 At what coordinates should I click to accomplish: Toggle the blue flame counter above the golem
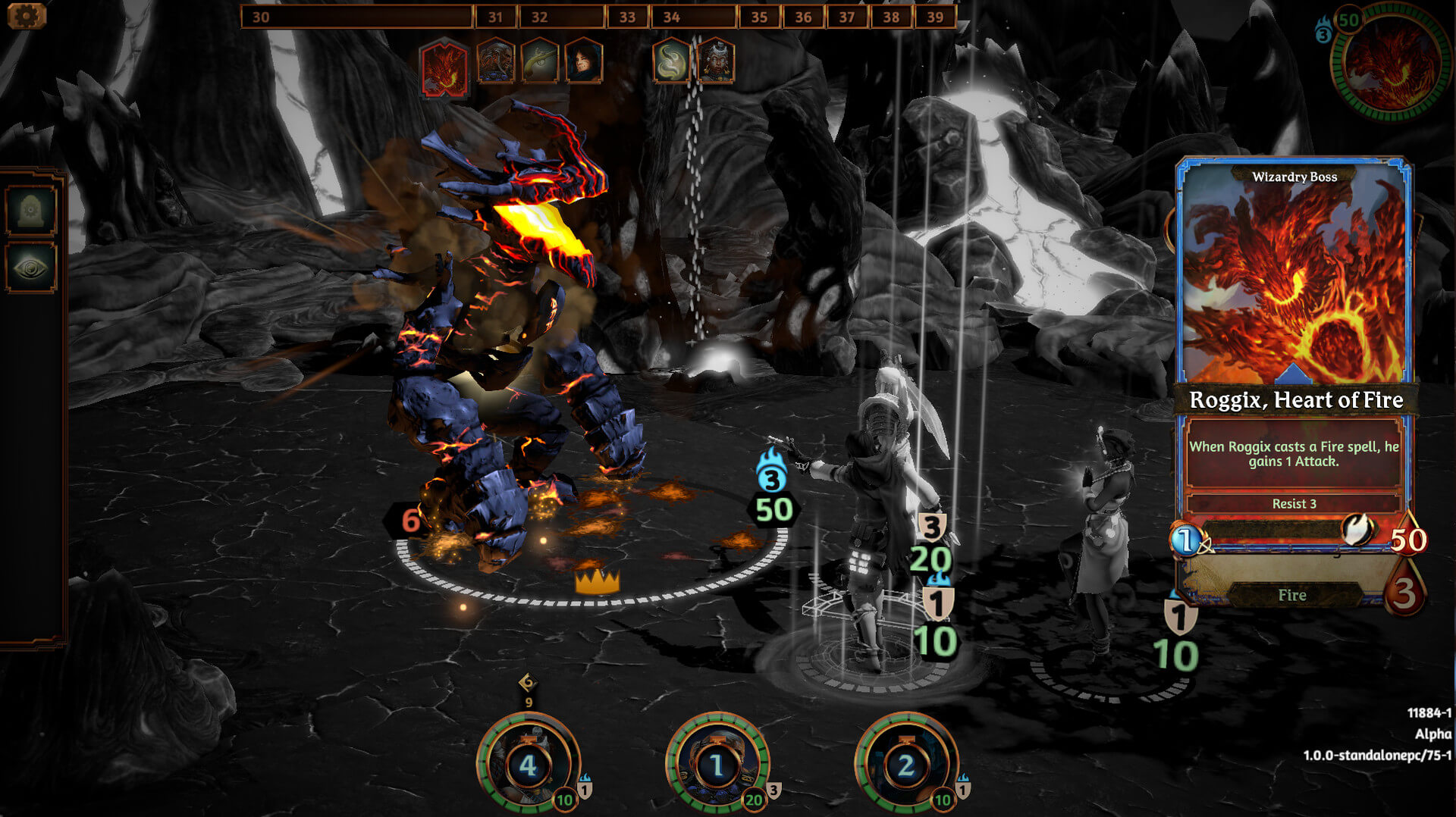[x=770, y=477]
